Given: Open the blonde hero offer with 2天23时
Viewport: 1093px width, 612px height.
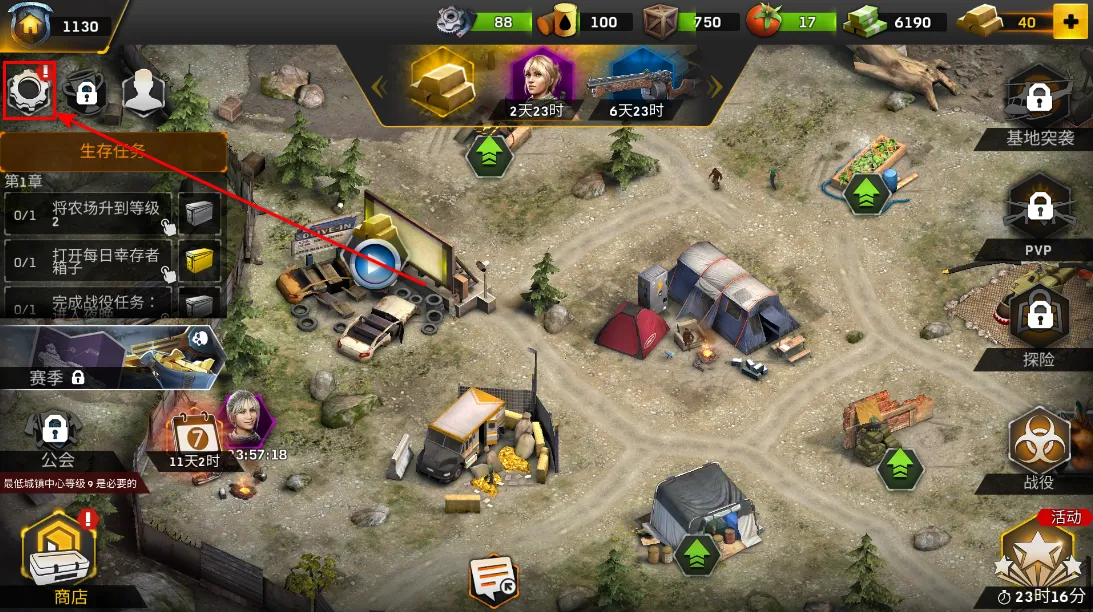Looking at the screenshot, I should coord(539,82).
